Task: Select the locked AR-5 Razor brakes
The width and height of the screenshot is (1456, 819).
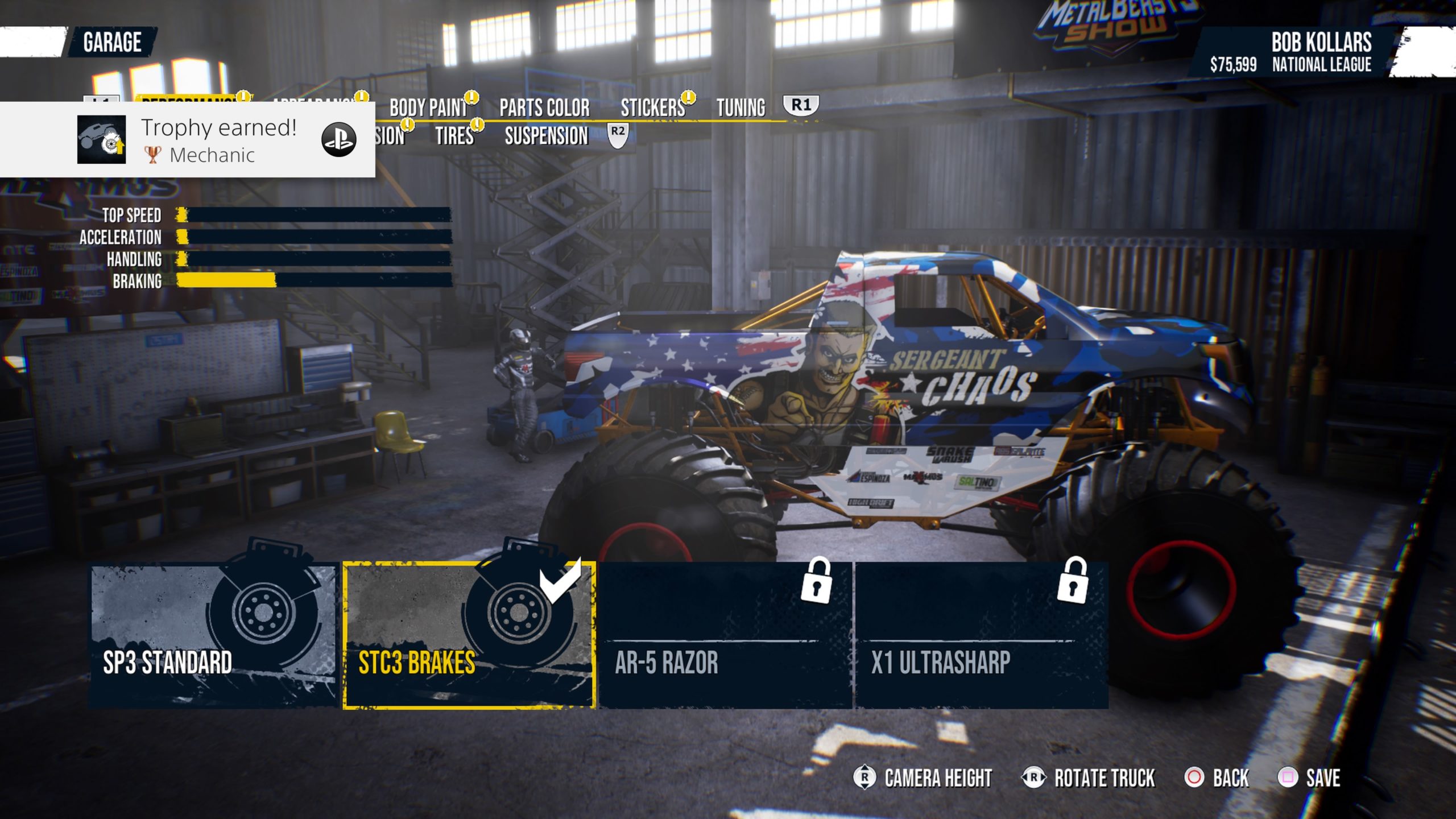Action: click(x=725, y=635)
